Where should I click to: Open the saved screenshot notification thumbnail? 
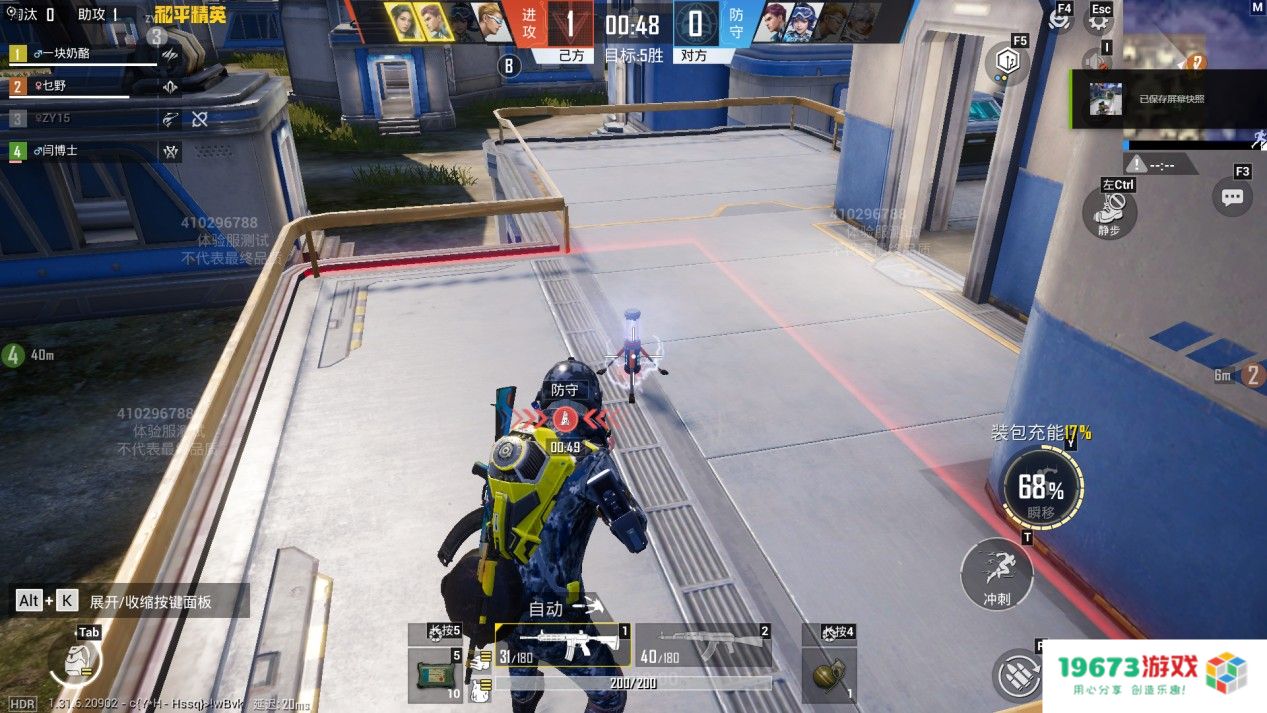tap(1105, 99)
